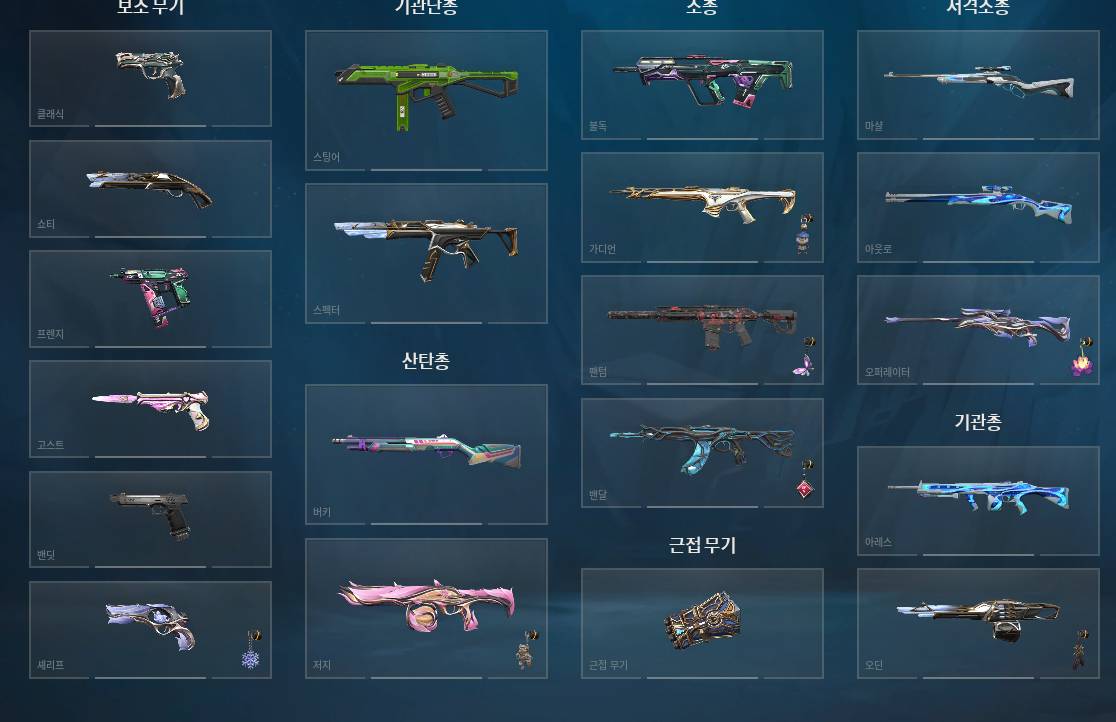
Task: Select the Ares (아레스) machine gun tile
Action: tap(978, 500)
